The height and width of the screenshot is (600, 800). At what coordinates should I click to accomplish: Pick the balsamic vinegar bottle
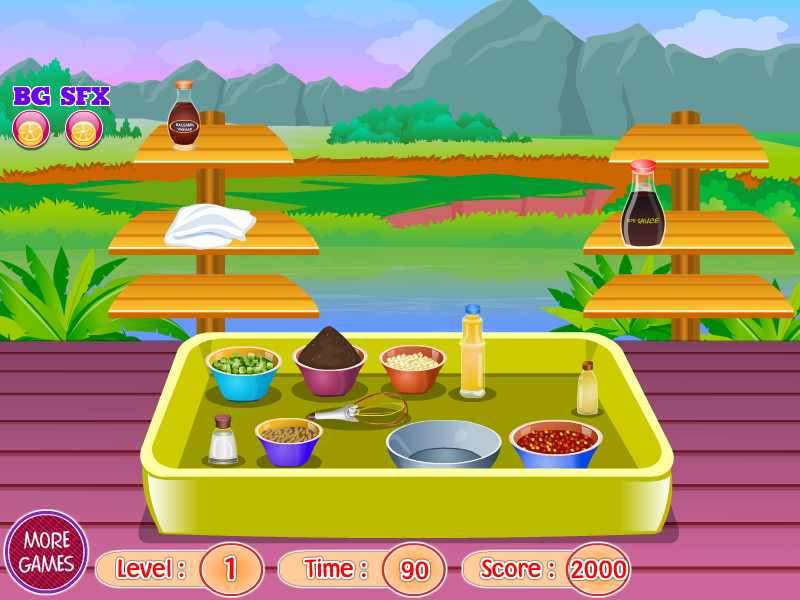[x=184, y=117]
